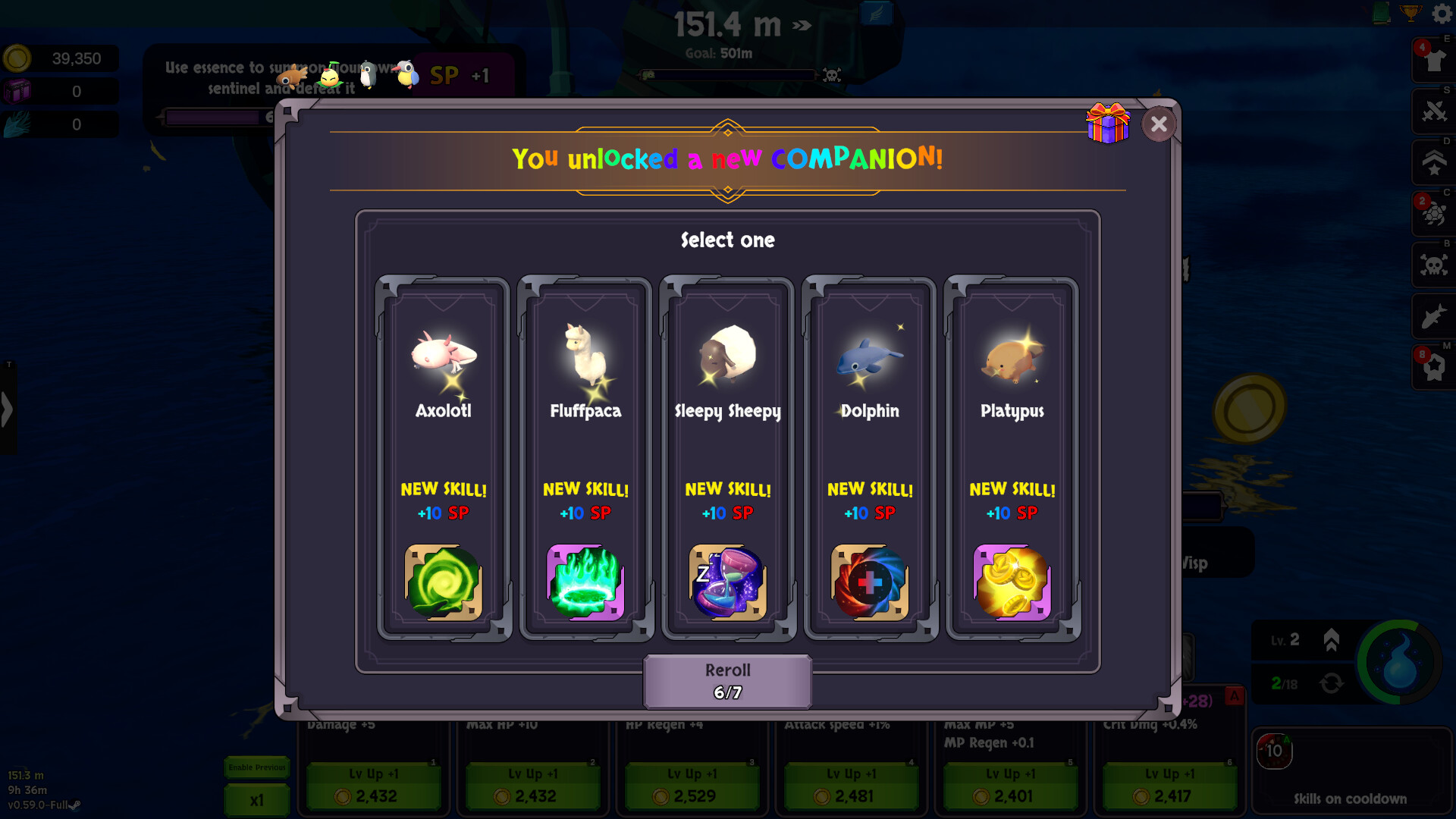Select the crossed swords sidebar icon
Image resolution: width=1456 pixels, height=819 pixels.
point(1433,111)
